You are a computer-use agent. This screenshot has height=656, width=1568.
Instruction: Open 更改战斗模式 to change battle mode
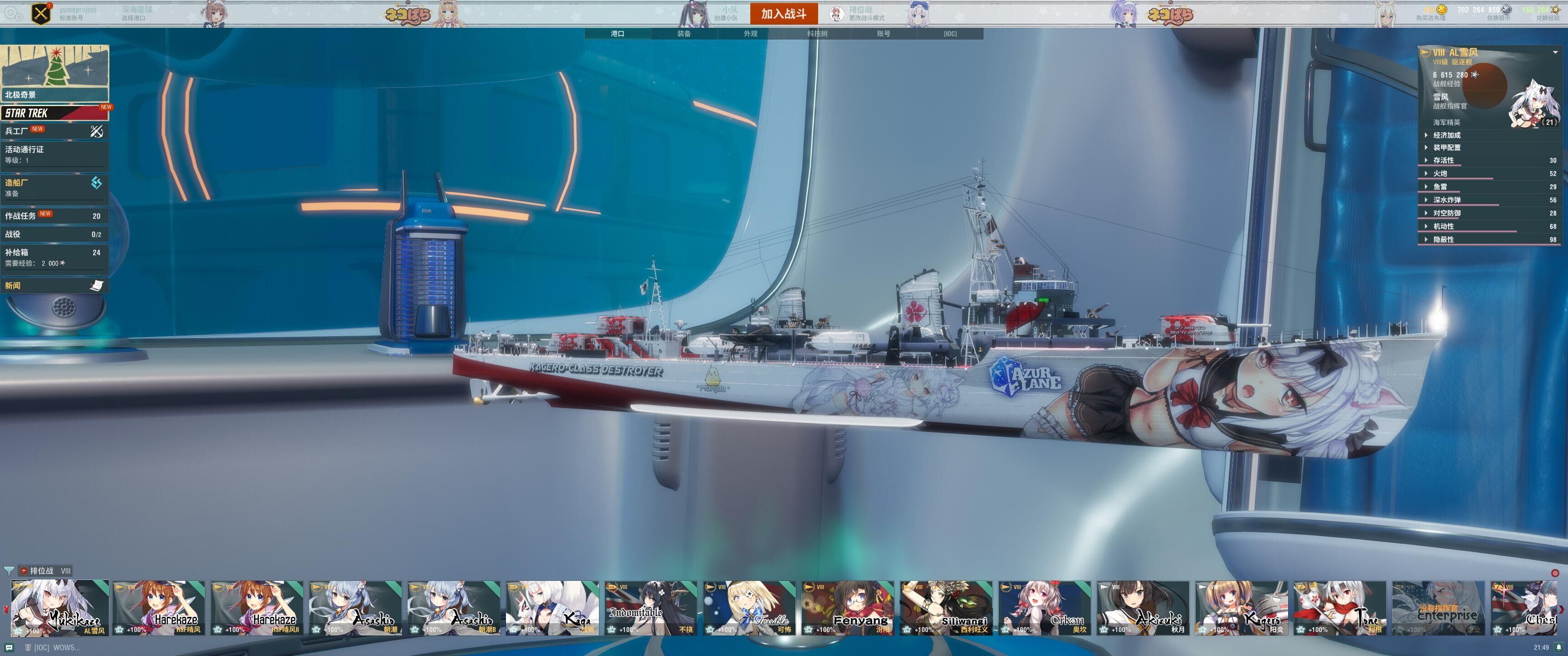coord(867,18)
